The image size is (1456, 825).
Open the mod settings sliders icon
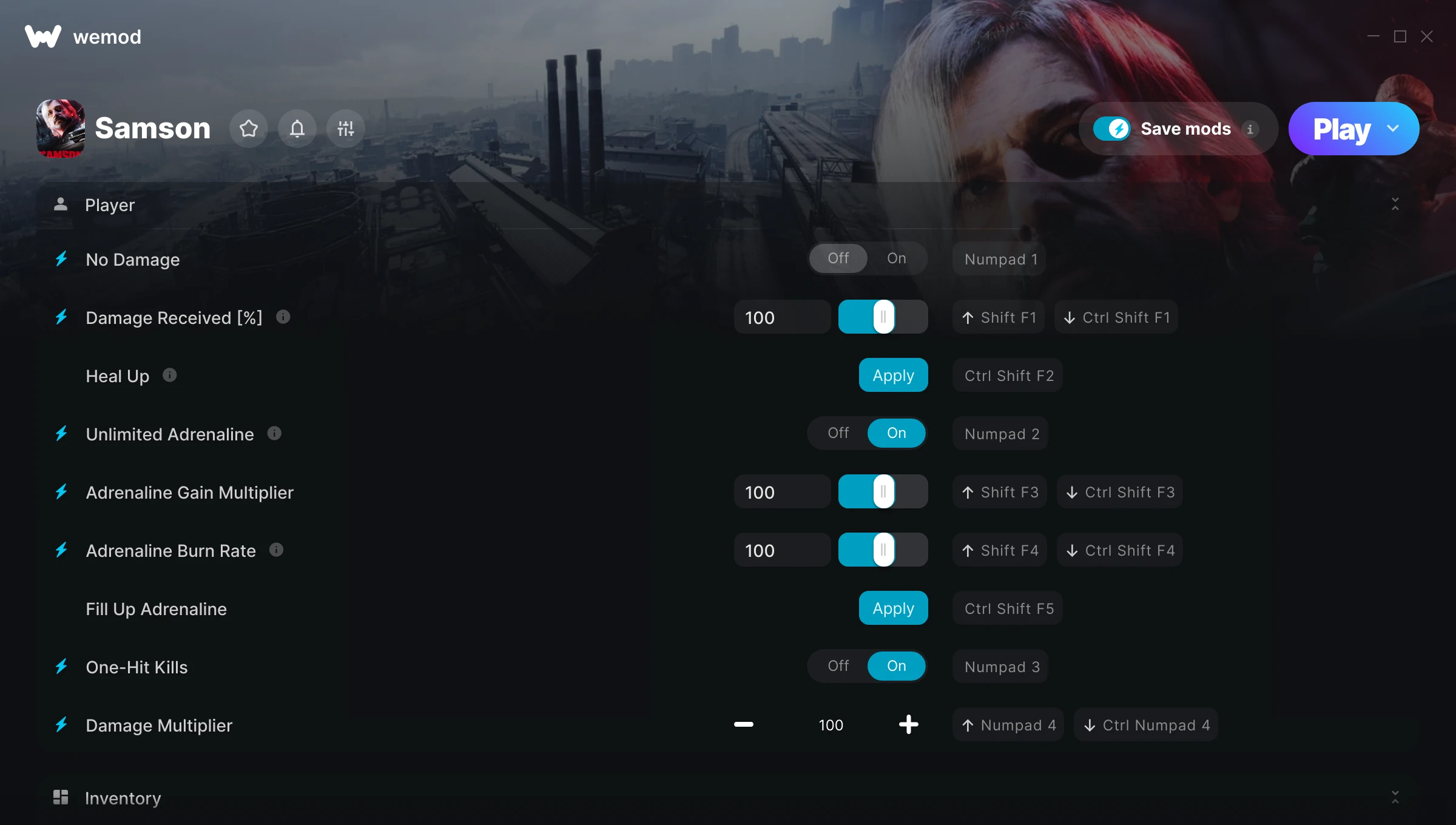coord(345,128)
